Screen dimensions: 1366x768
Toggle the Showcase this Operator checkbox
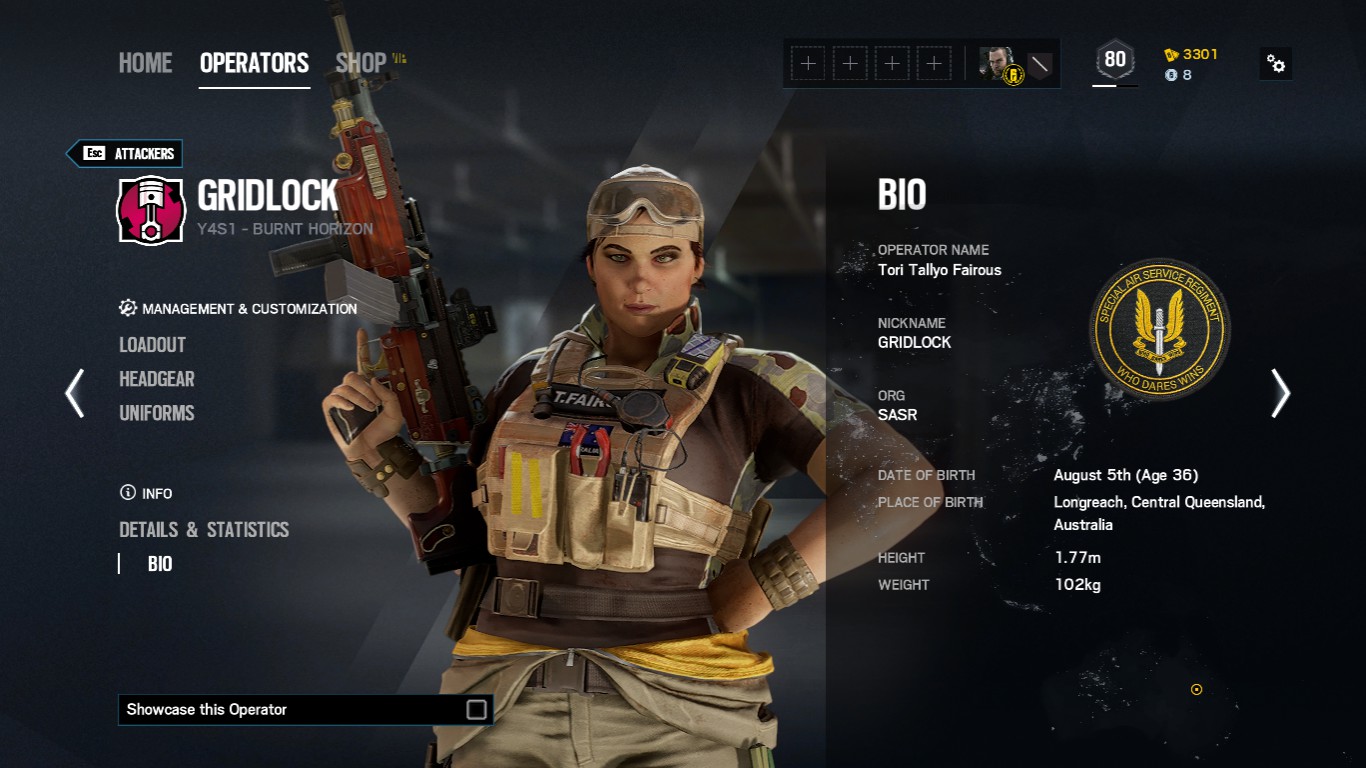tap(477, 710)
